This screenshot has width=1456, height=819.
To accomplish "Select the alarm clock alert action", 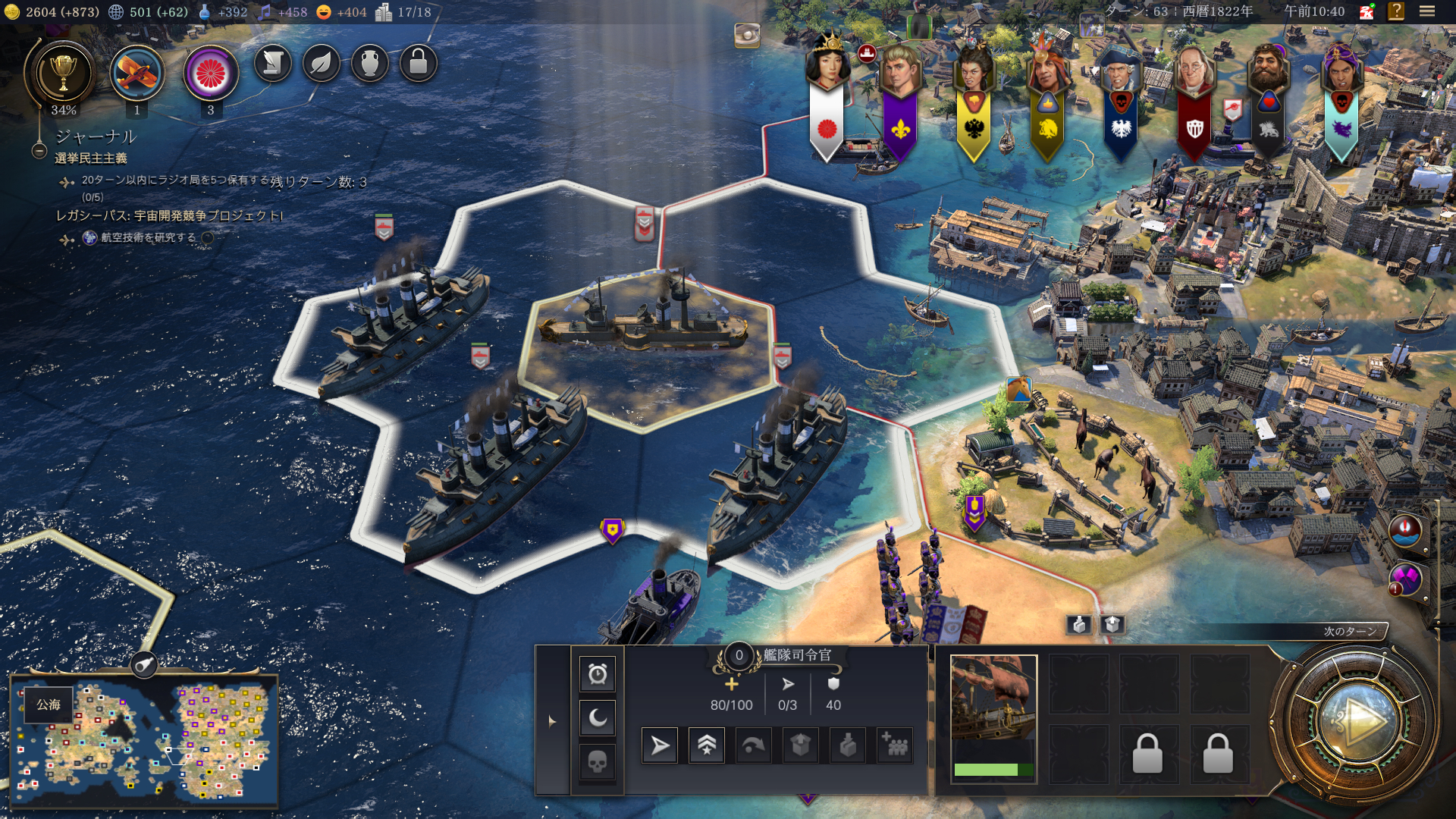I will (x=598, y=673).
